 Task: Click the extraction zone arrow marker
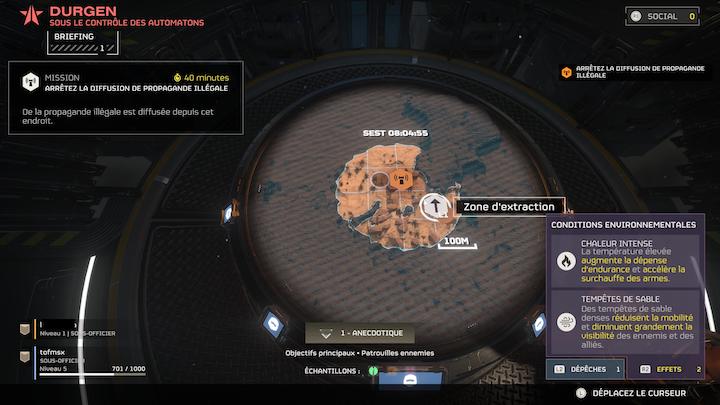(x=434, y=206)
